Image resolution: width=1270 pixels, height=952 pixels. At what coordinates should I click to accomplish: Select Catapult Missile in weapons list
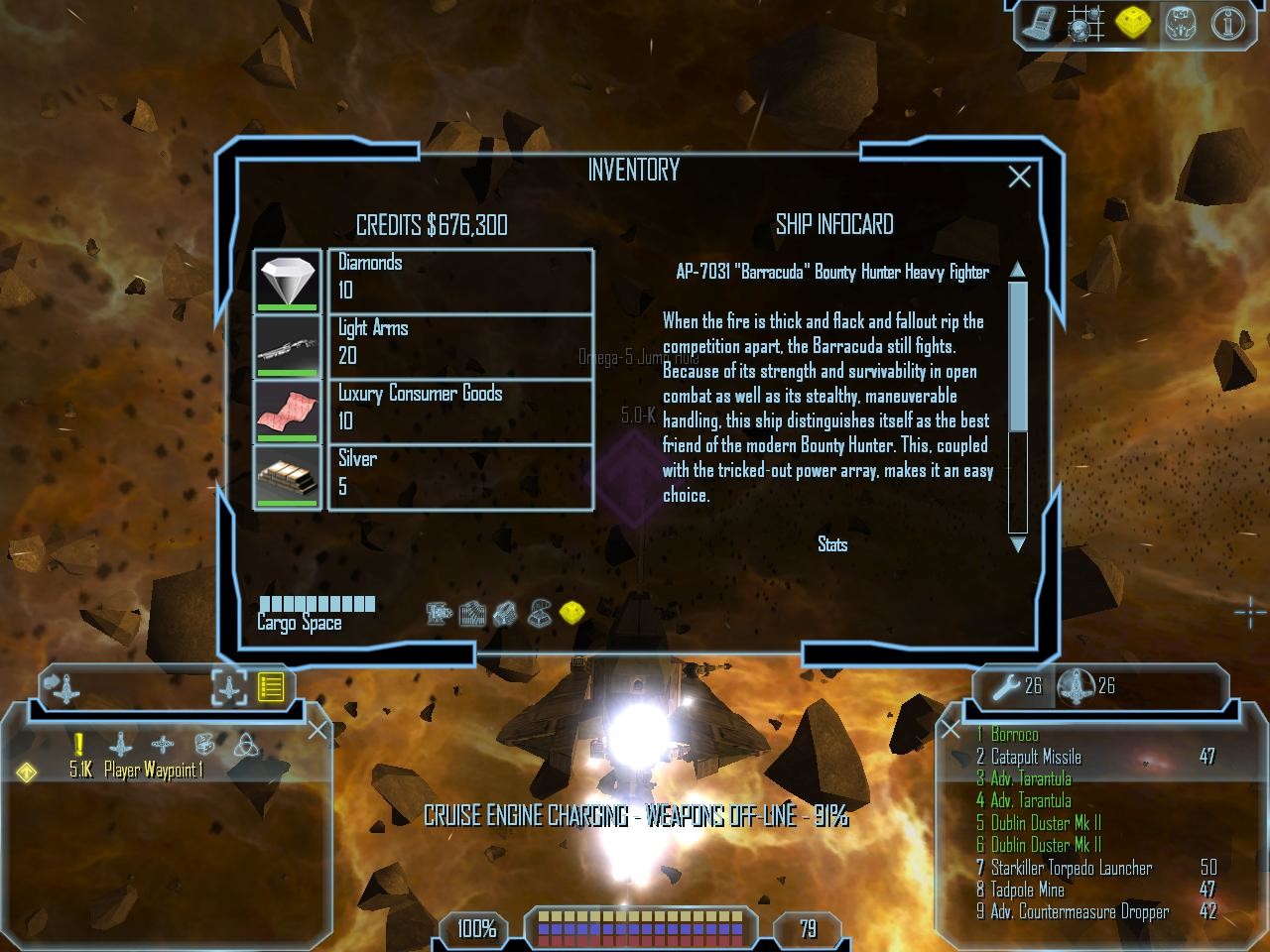pyautogui.click(x=1036, y=757)
